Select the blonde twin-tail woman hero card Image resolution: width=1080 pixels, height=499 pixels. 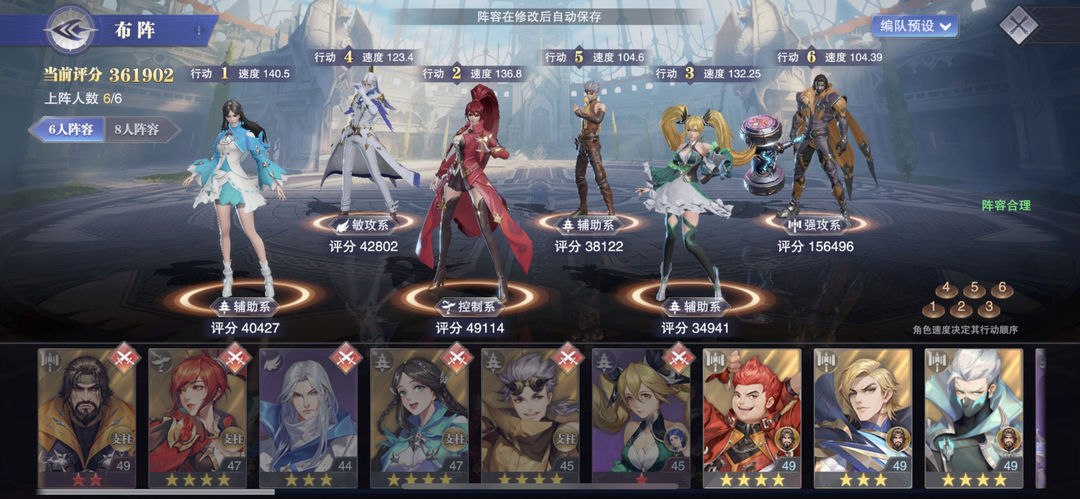tap(640, 416)
